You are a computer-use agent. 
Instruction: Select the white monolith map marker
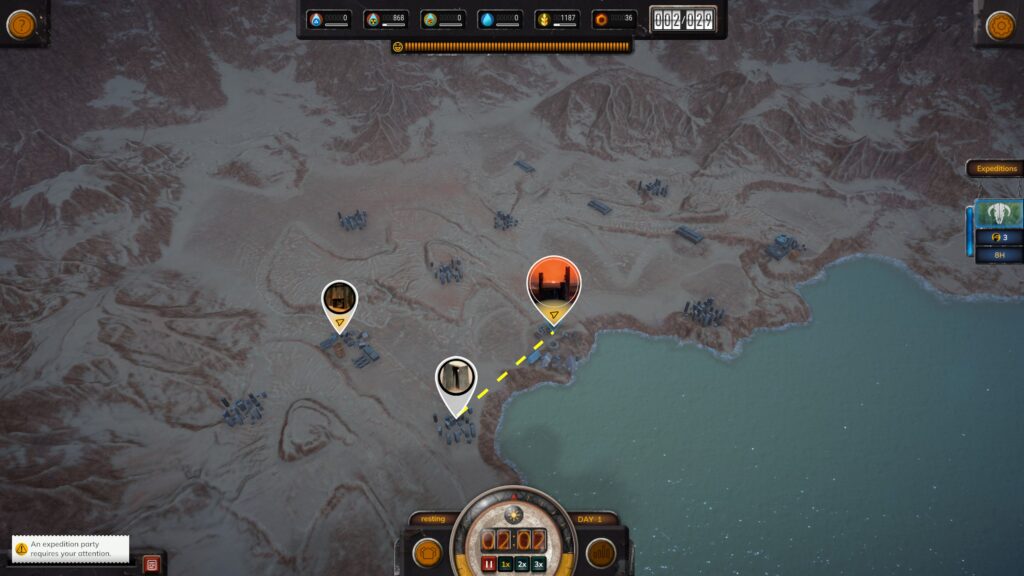point(456,379)
